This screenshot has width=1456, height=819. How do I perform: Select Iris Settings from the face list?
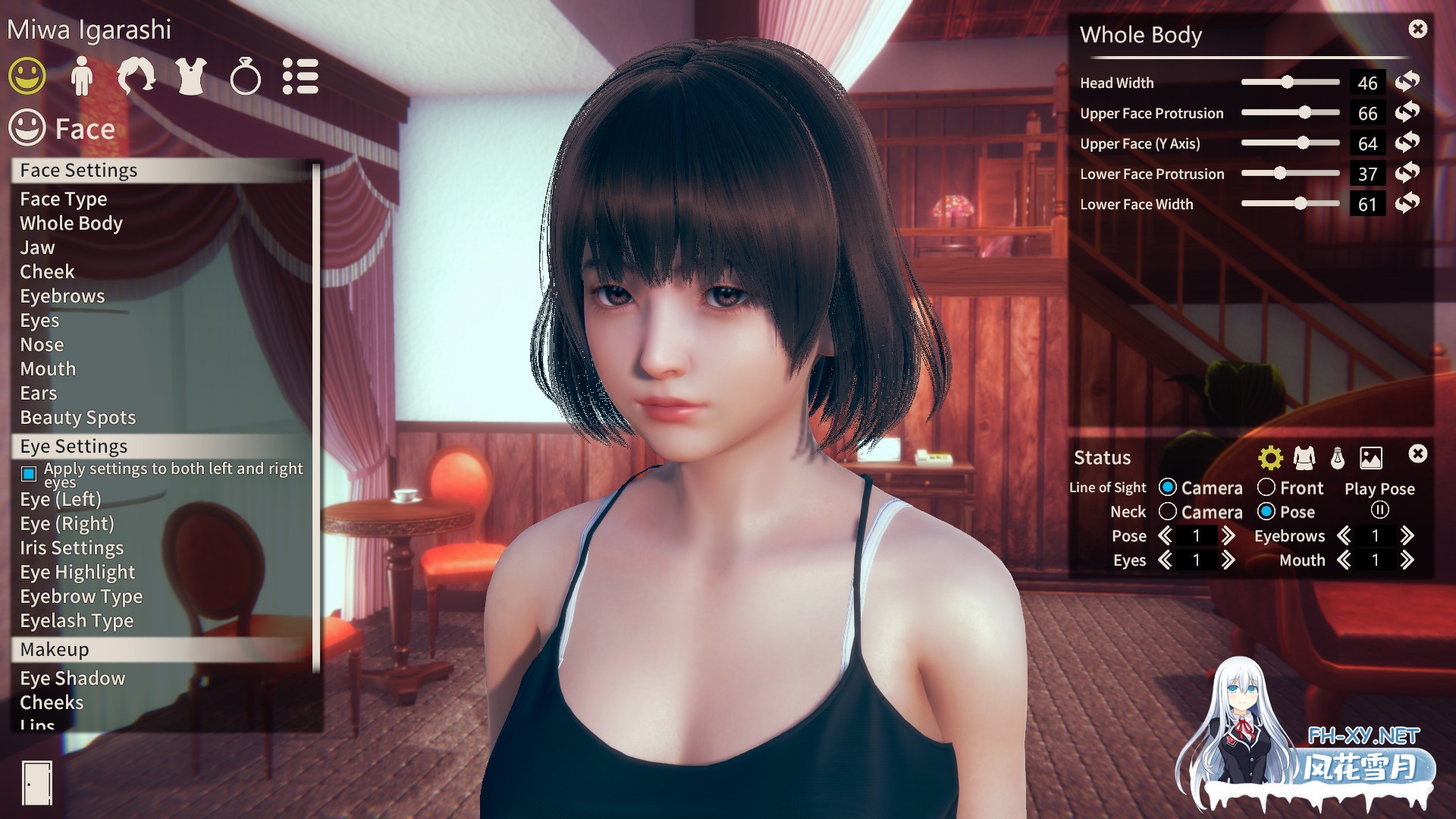pos(72,548)
